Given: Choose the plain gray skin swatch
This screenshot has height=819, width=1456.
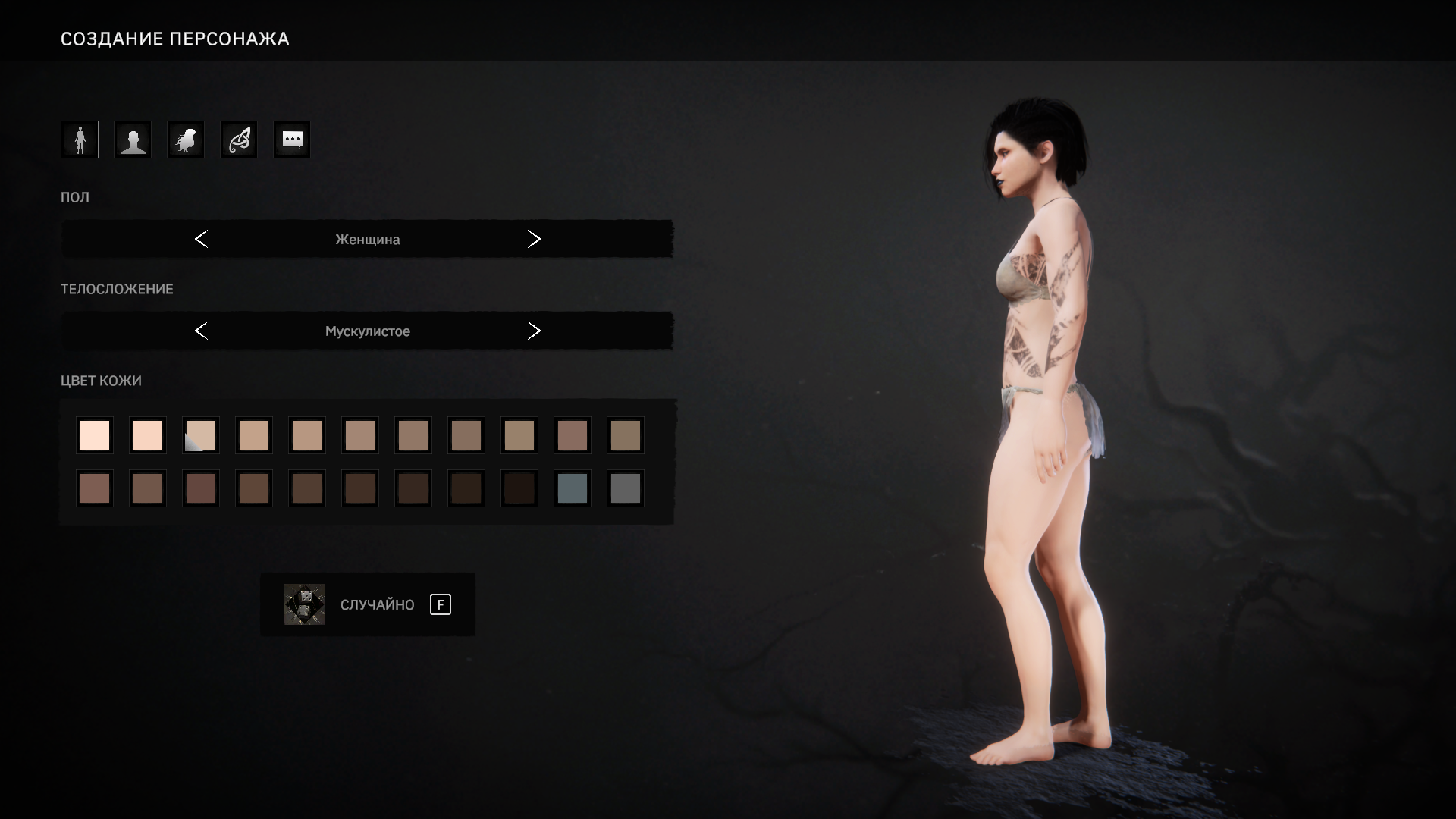Looking at the screenshot, I should point(626,488).
